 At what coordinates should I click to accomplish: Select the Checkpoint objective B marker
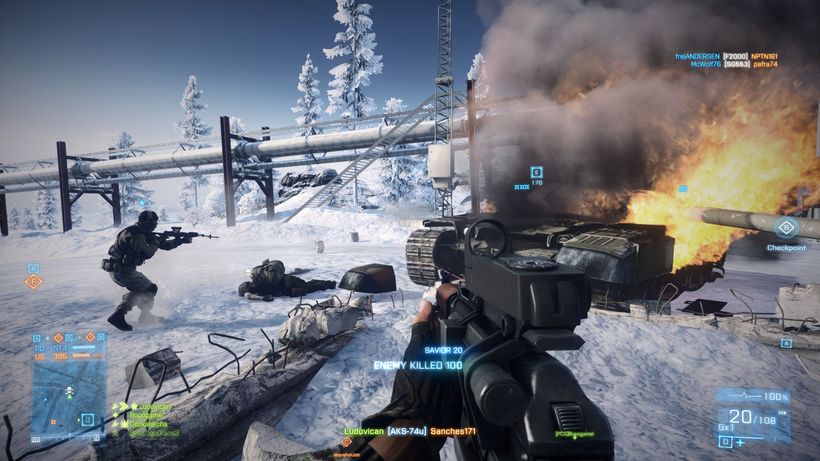tap(786, 228)
